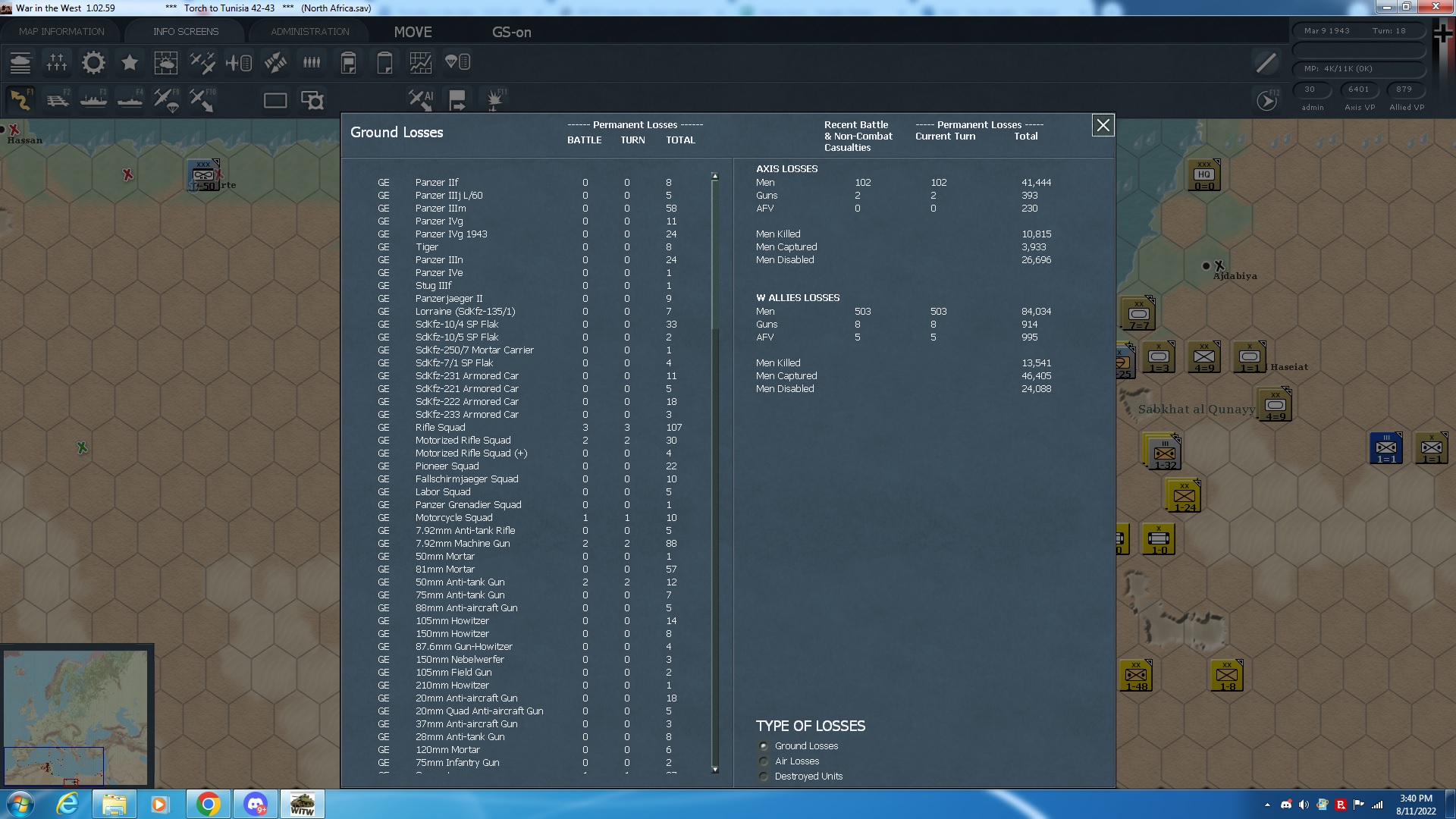Open the victory points star icon

130,63
